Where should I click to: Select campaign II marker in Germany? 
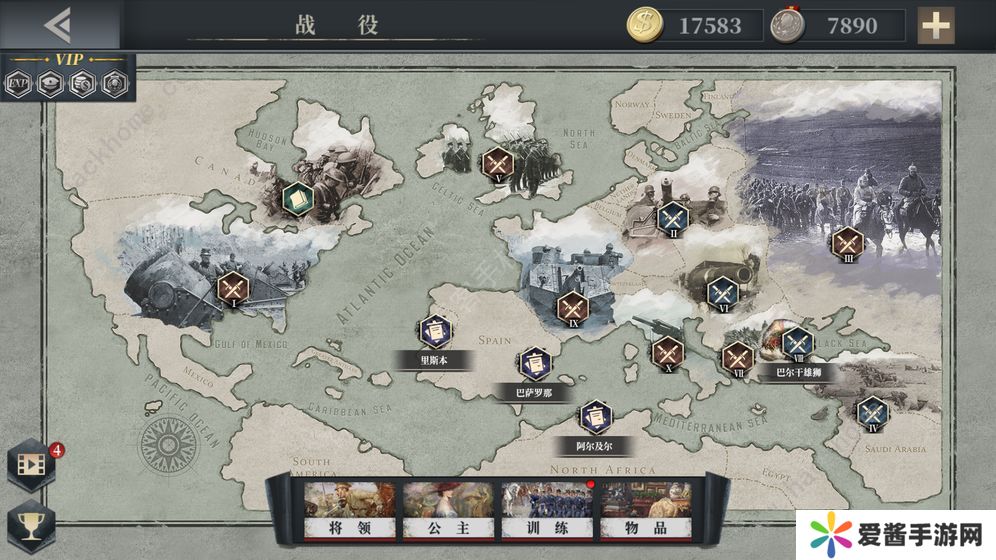(672, 217)
